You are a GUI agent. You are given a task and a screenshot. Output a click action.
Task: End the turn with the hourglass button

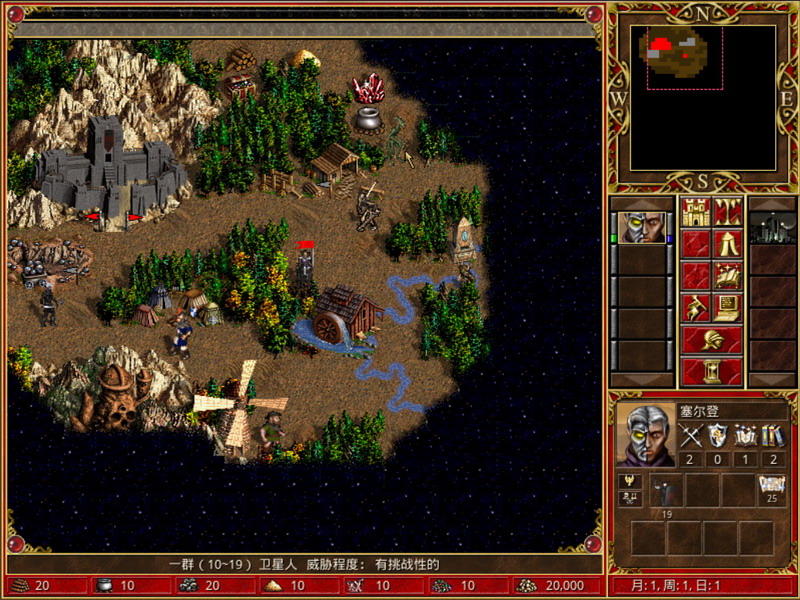coord(711,371)
